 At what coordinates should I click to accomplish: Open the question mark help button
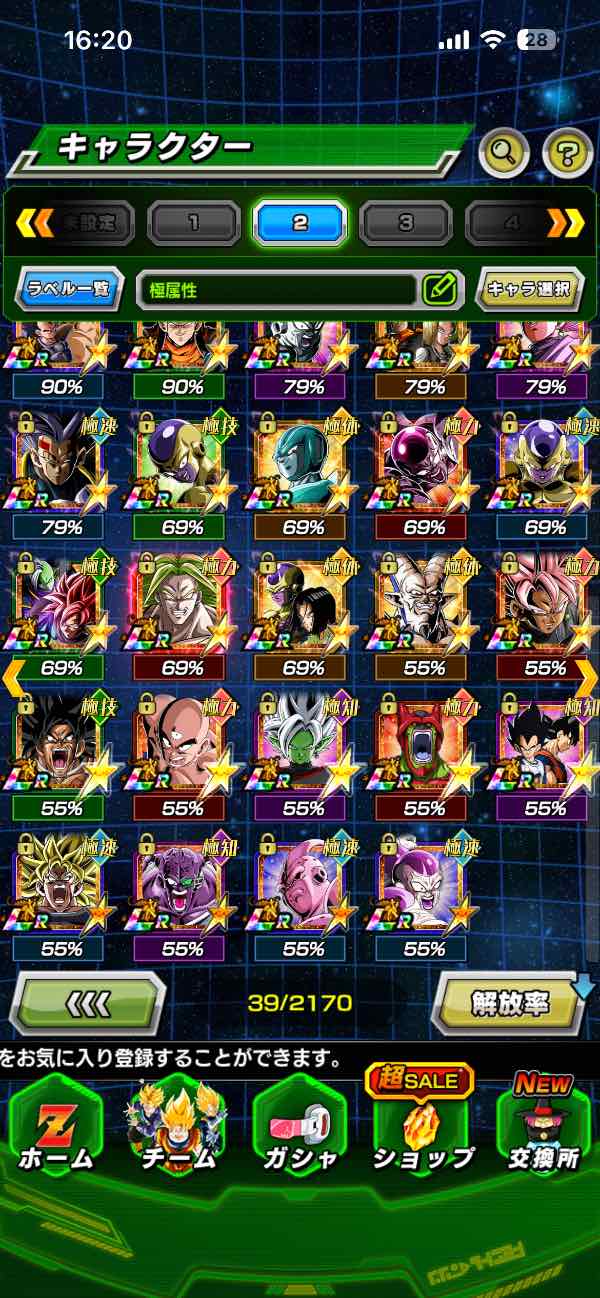pyautogui.click(x=567, y=153)
